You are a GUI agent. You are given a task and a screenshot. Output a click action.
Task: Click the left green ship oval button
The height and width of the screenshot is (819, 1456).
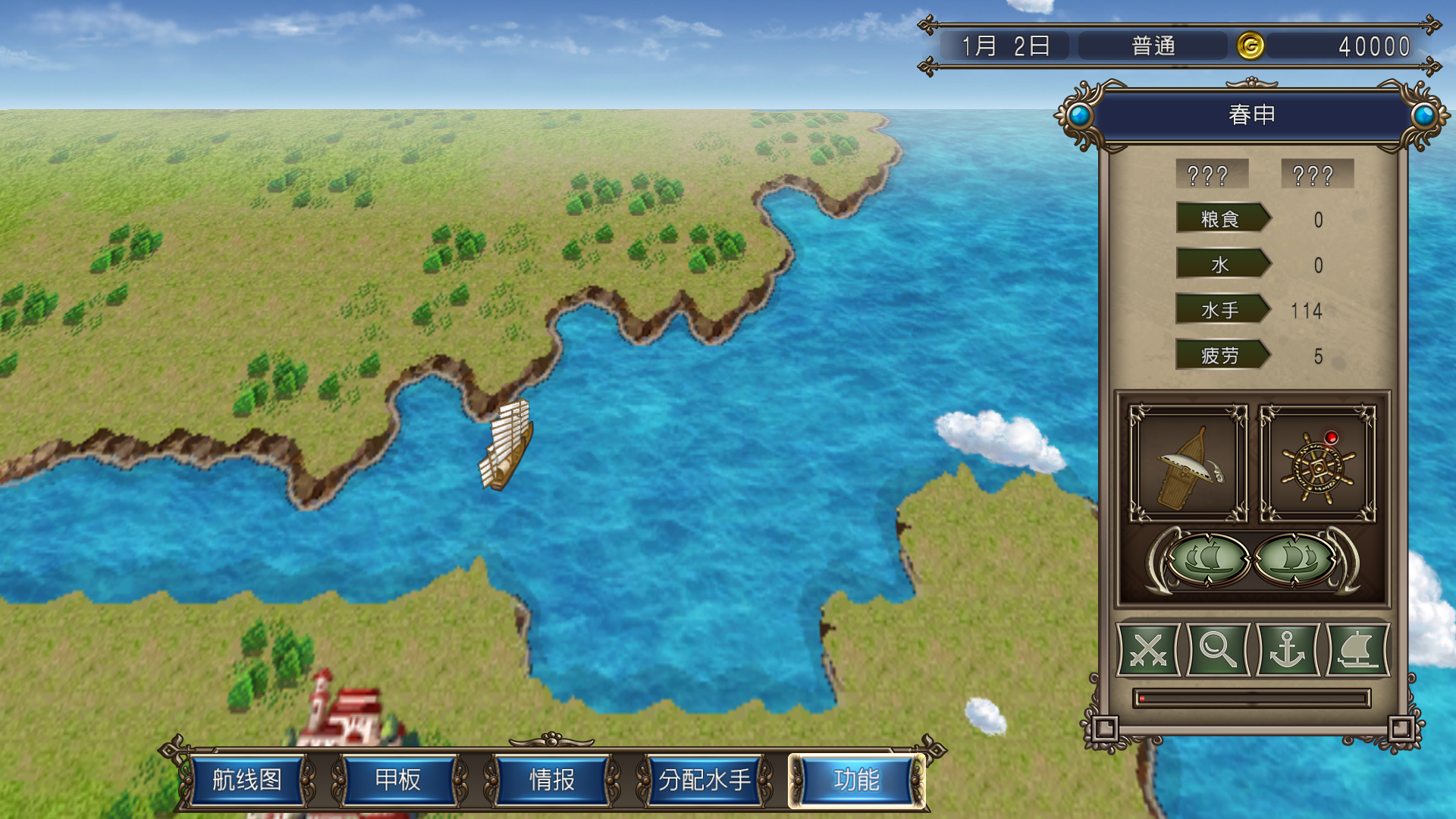pos(1207,560)
